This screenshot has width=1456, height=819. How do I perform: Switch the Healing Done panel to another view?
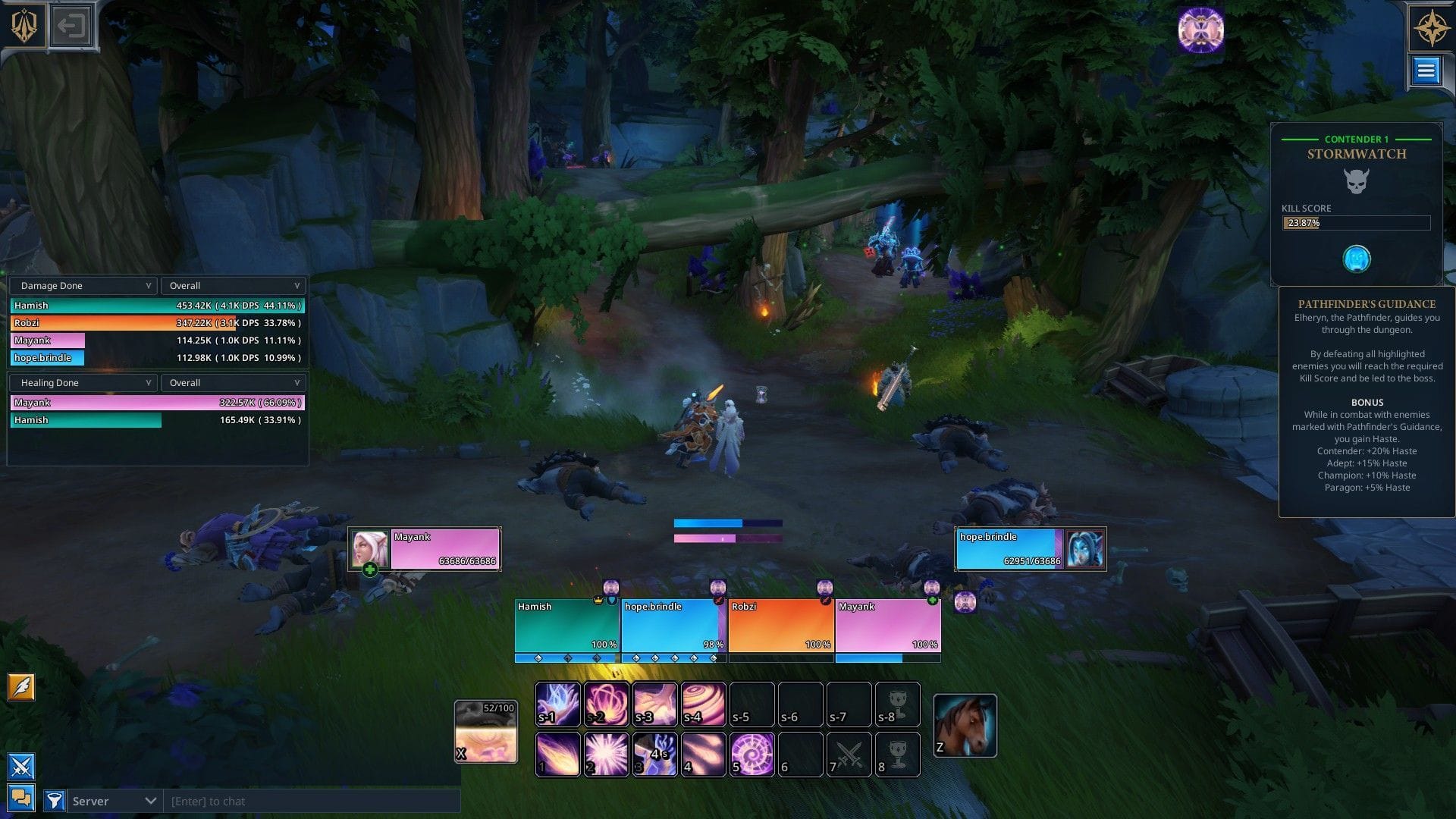click(83, 382)
